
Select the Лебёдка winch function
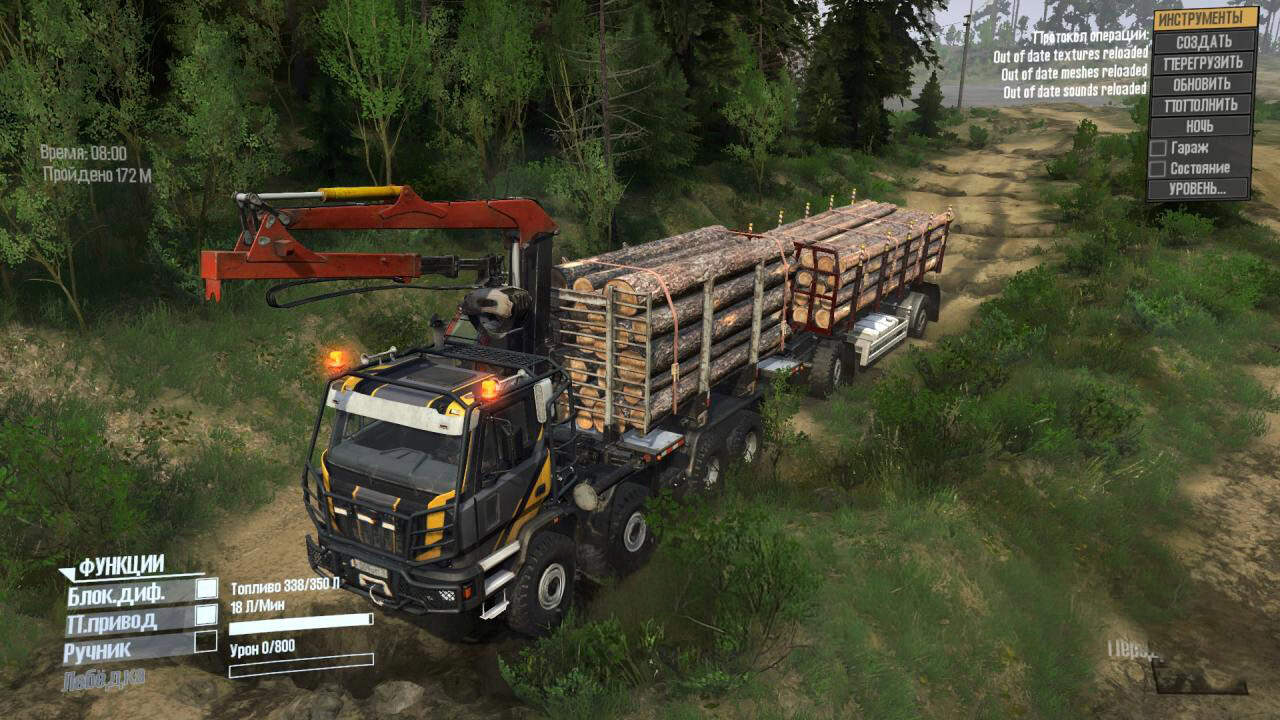click(103, 677)
